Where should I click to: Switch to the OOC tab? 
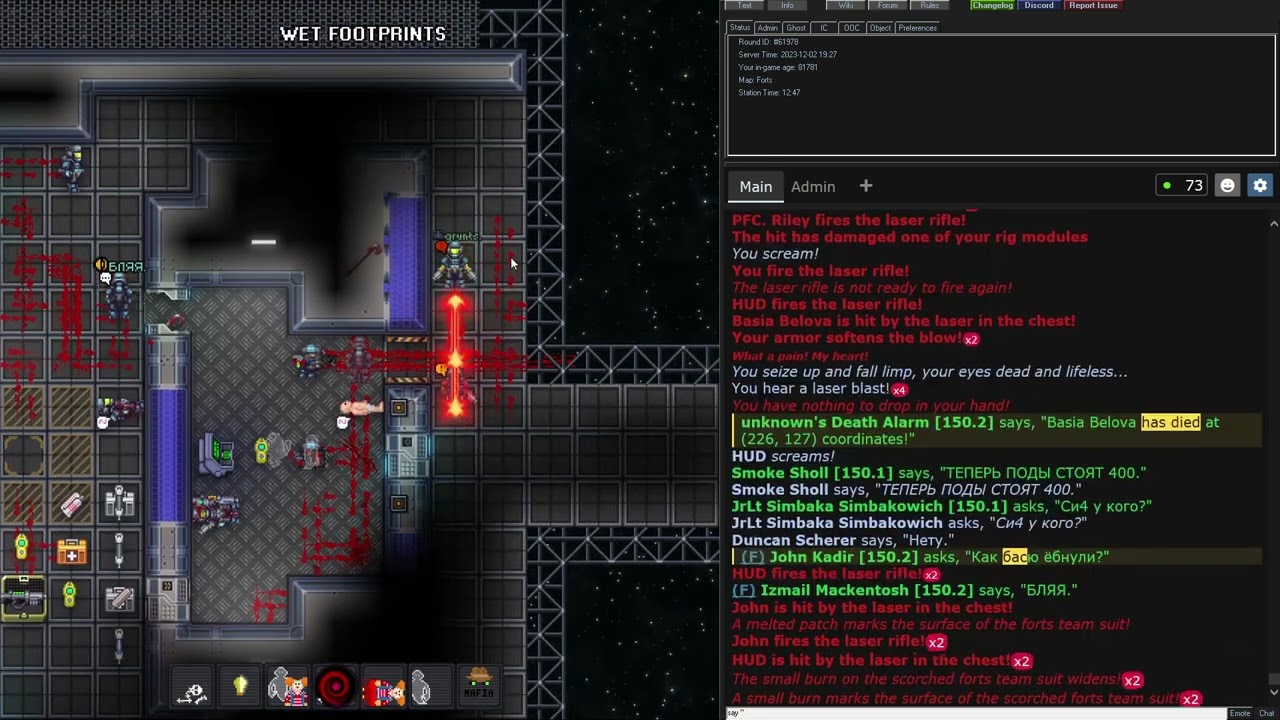tap(851, 28)
